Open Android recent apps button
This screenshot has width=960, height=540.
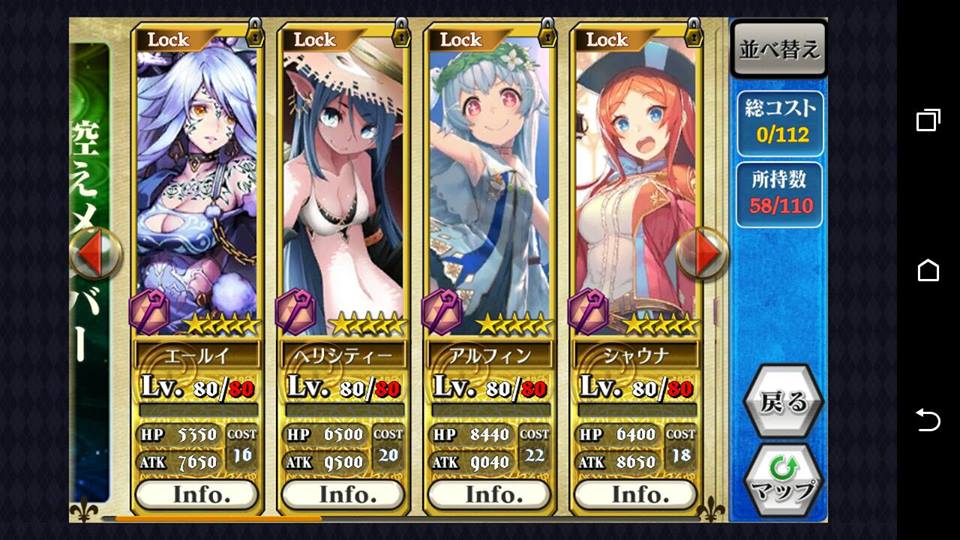(928, 121)
